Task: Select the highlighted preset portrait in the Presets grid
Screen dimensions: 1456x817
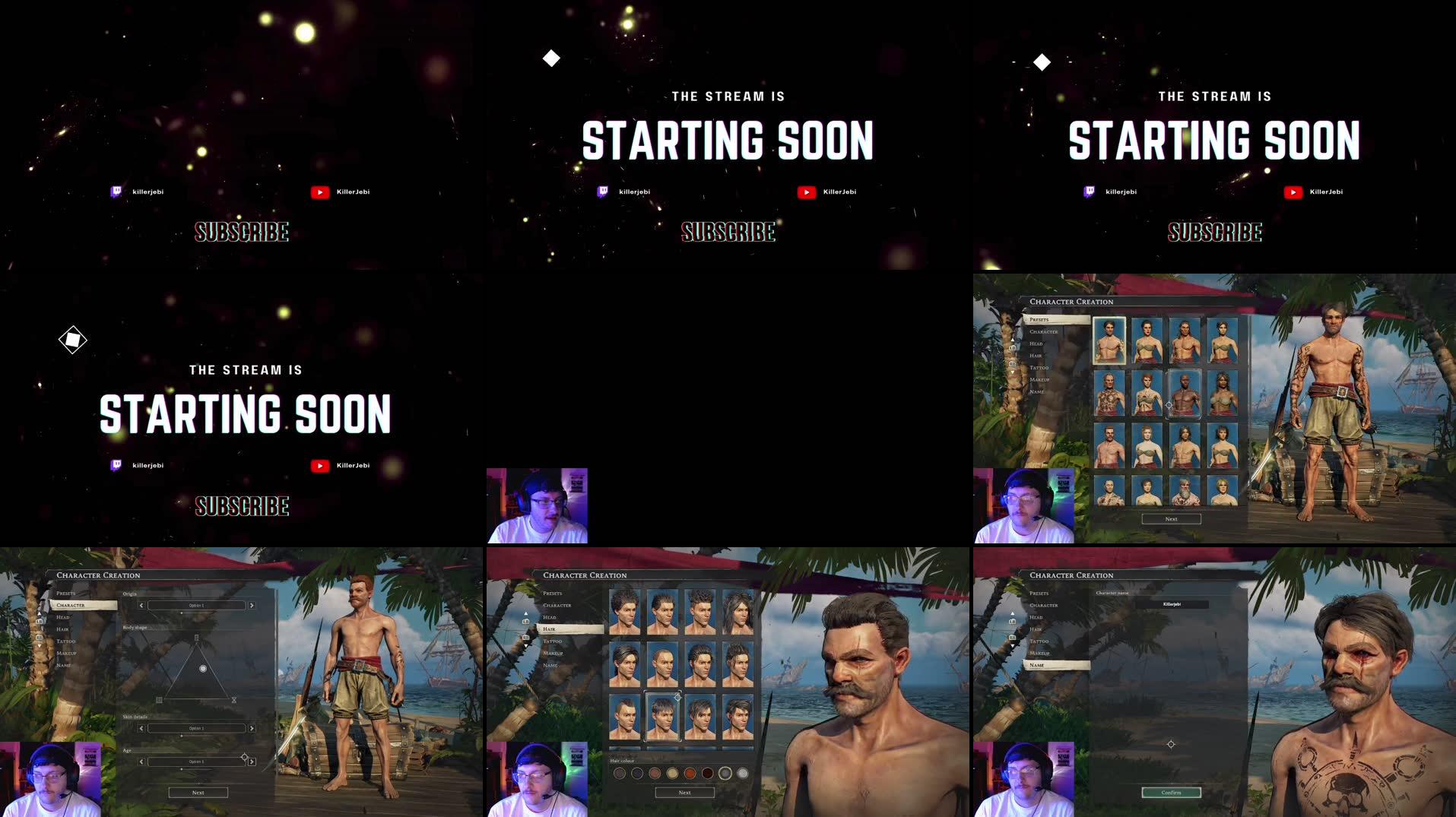Action: pyautogui.click(x=1109, y=341)
